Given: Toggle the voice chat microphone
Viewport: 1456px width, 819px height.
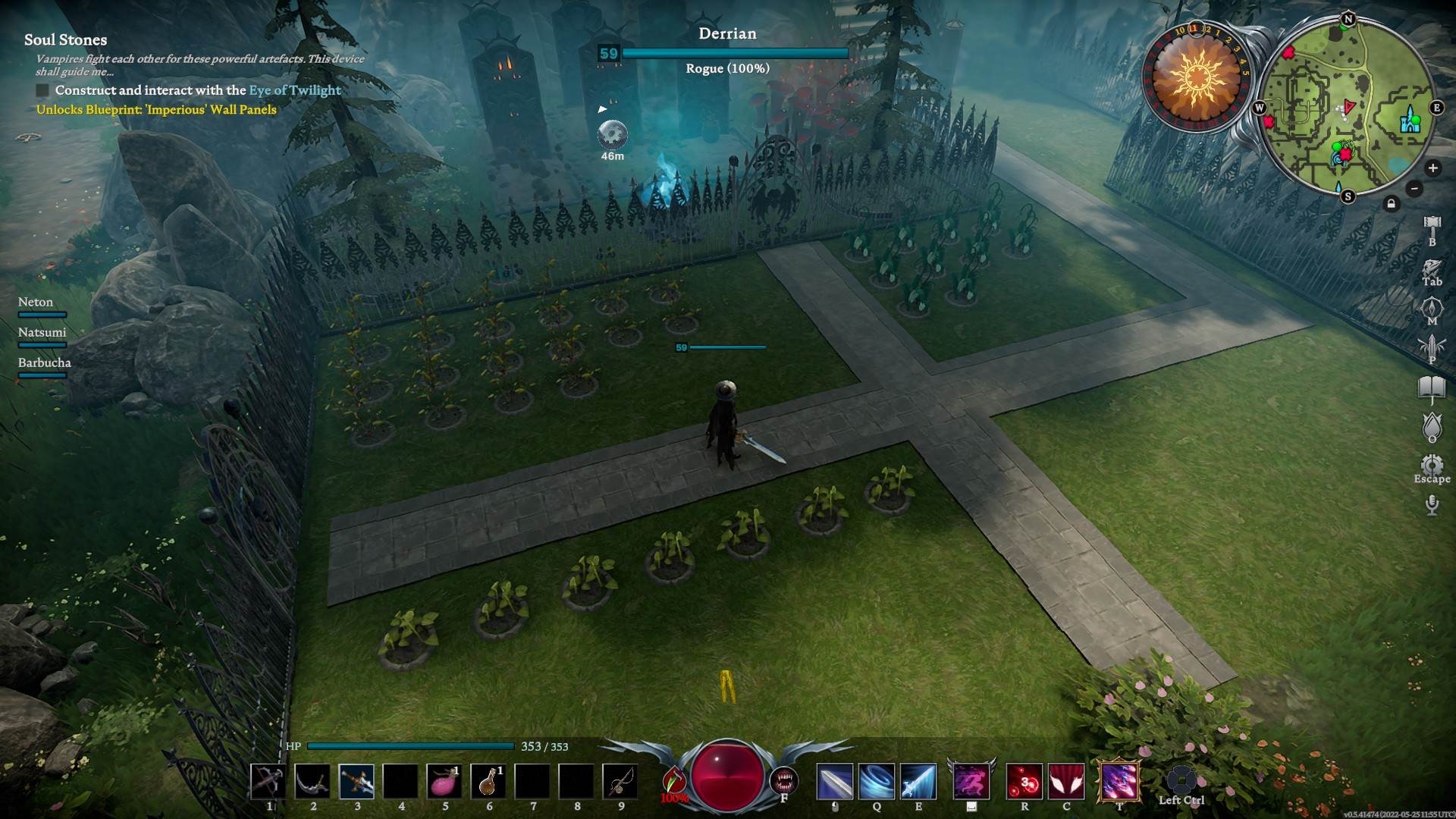Looking at the screenshot, I should coord(1432,504).
